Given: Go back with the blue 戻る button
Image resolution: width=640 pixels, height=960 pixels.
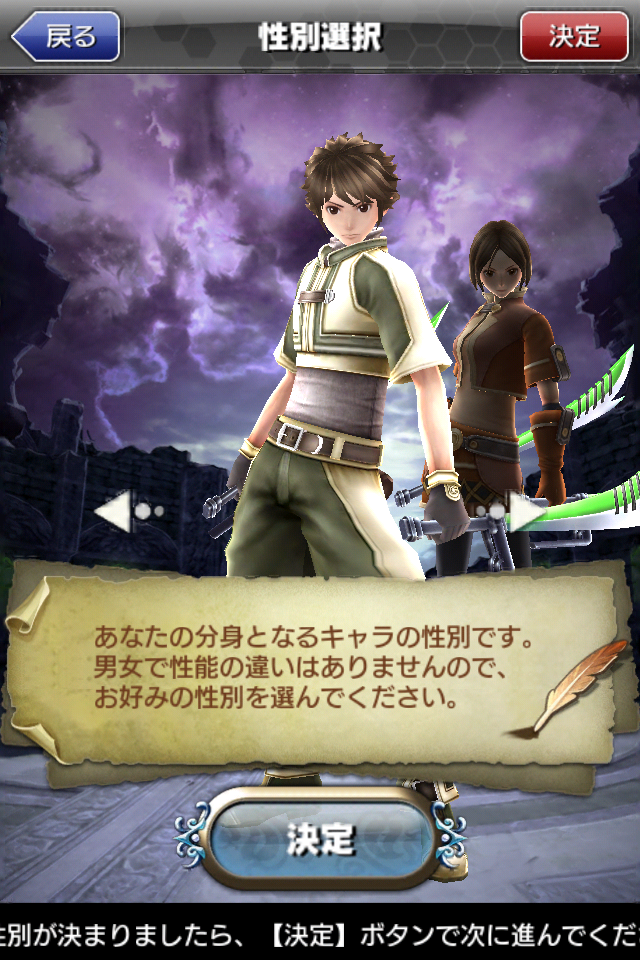Looking at the screenshot, I should [x=66, y=37].
